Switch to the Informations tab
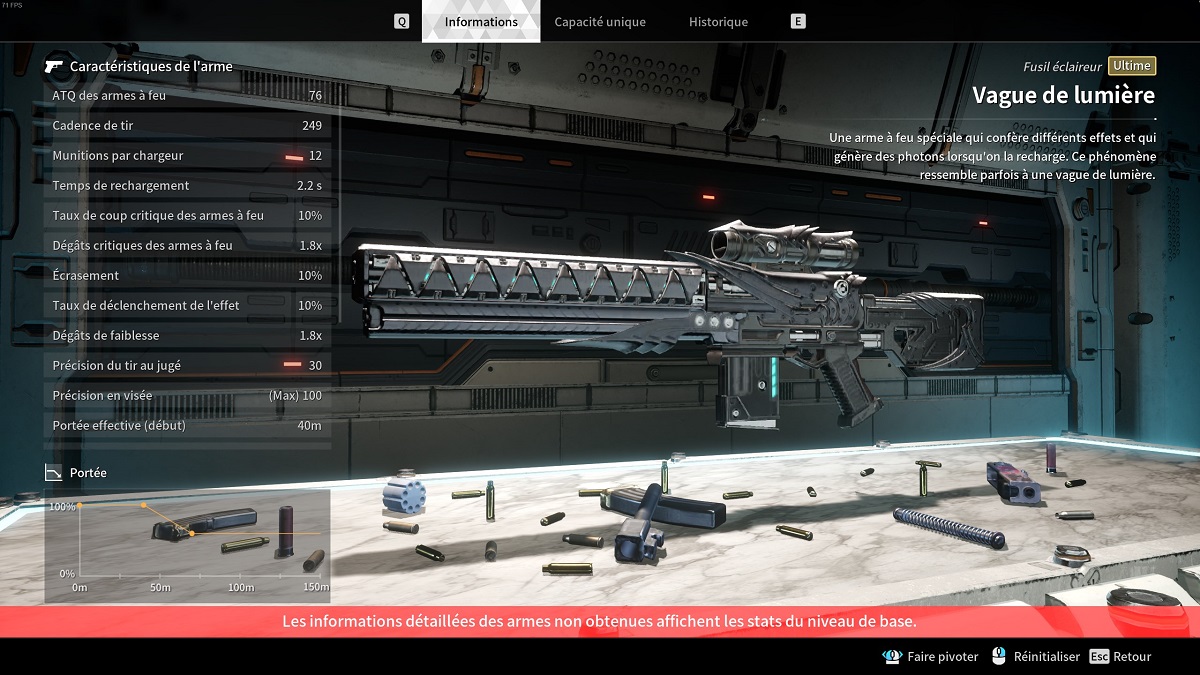 (x=481, y=22)
